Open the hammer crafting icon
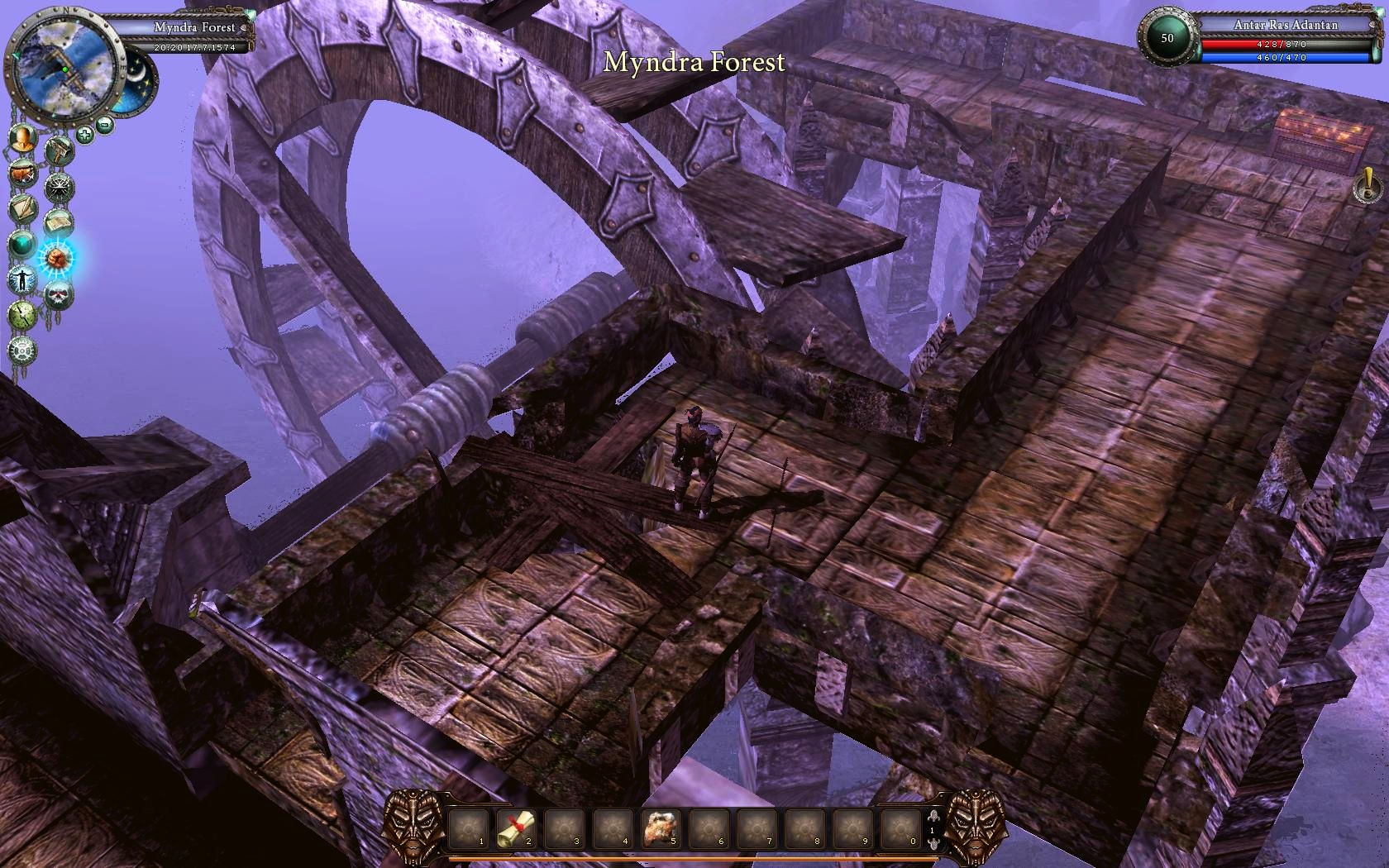This screenshot has height=868, width=1389. pos(60,151)
